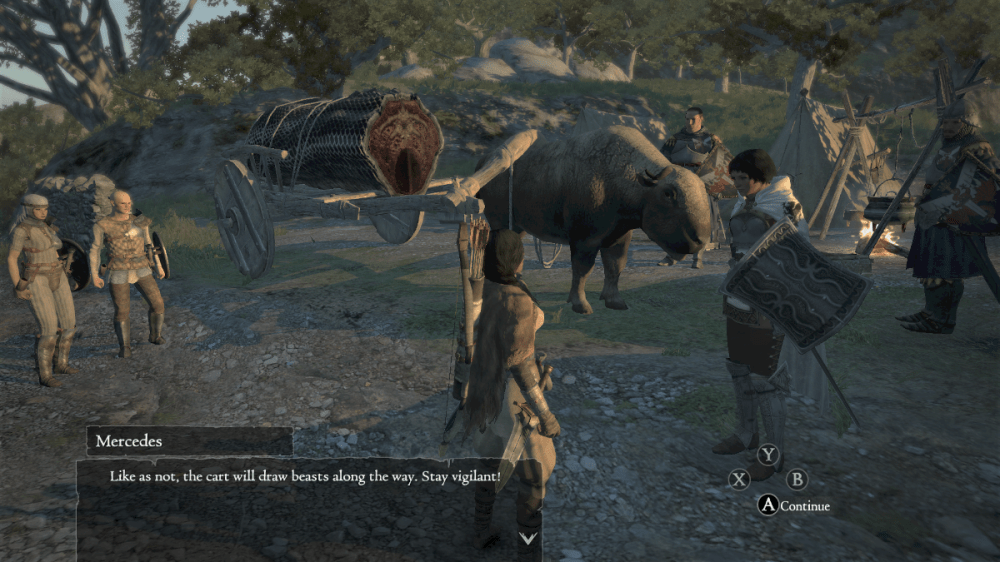Click the dialogue box's down-arrow advance indicator

point(528,538)
